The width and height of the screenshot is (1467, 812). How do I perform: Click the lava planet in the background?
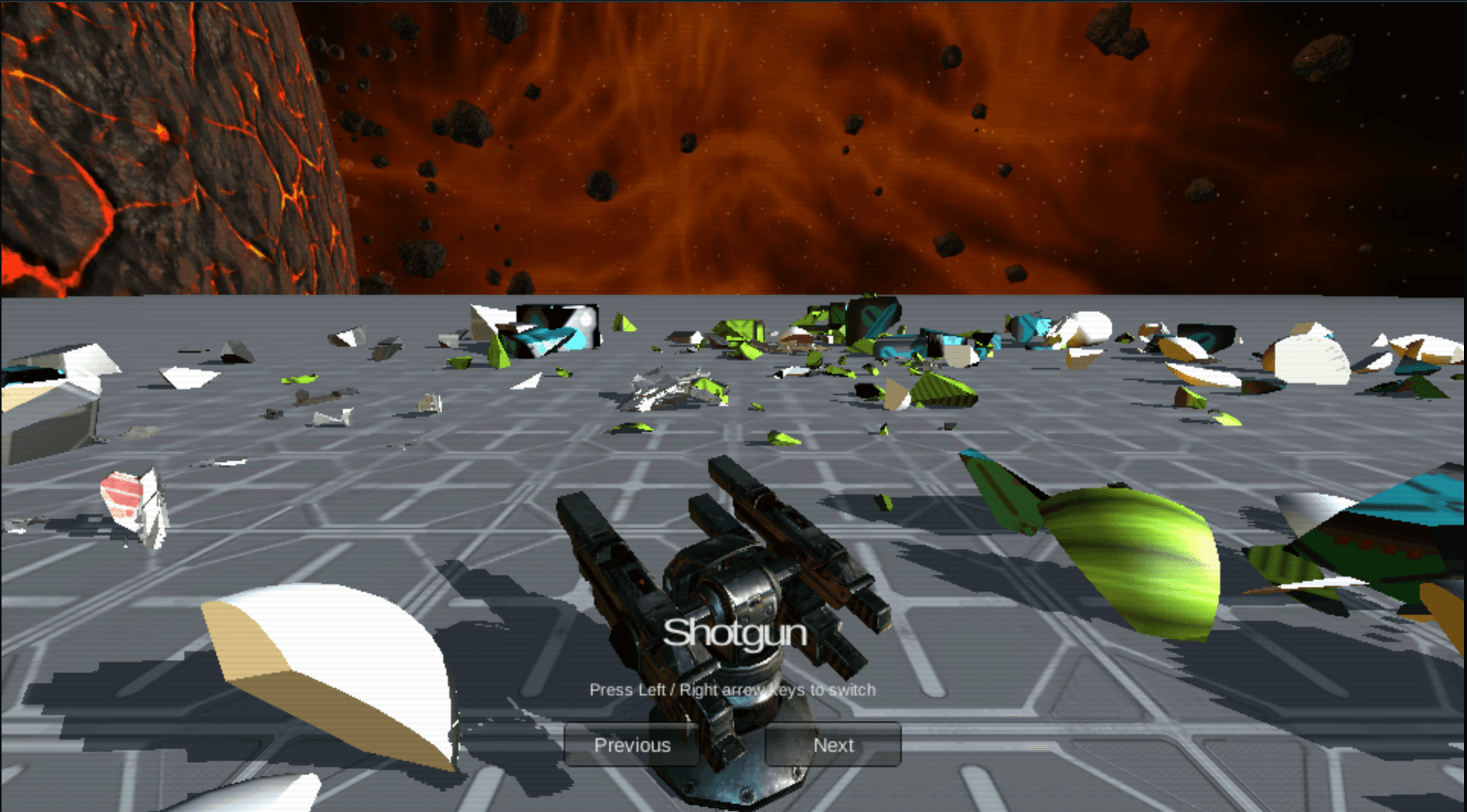[152, 137]
